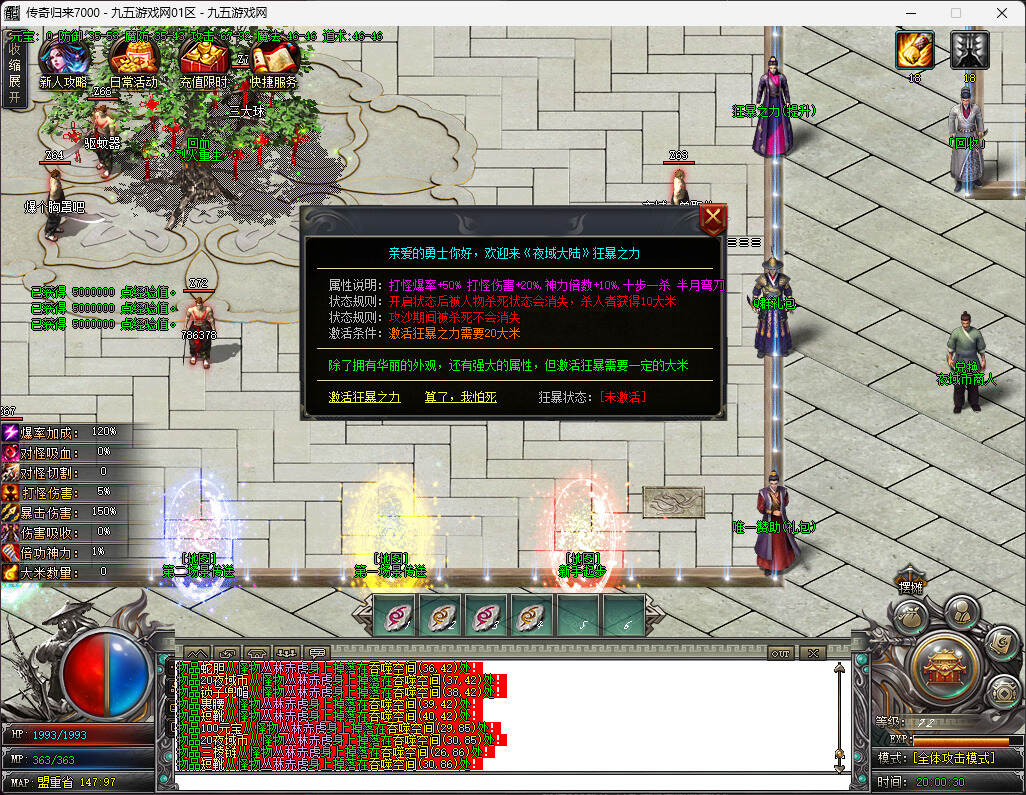Open the character silhouette round button
The height and width of the screenshot is (795, 1026).
point(961,612)
